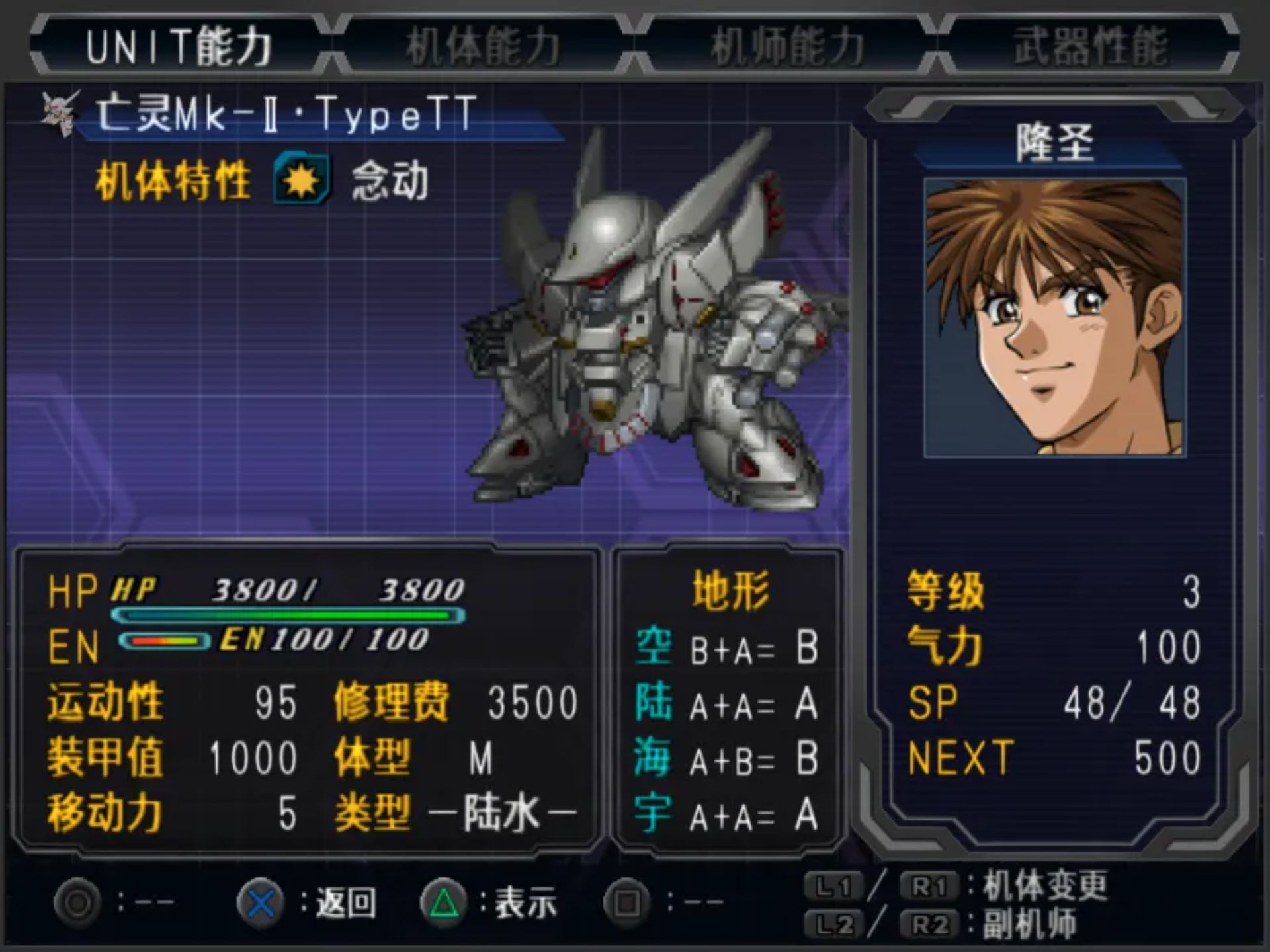Show the 武器性能 tab
The width and height of the screenshot is (1270, 952).
tap(1090, 46)
